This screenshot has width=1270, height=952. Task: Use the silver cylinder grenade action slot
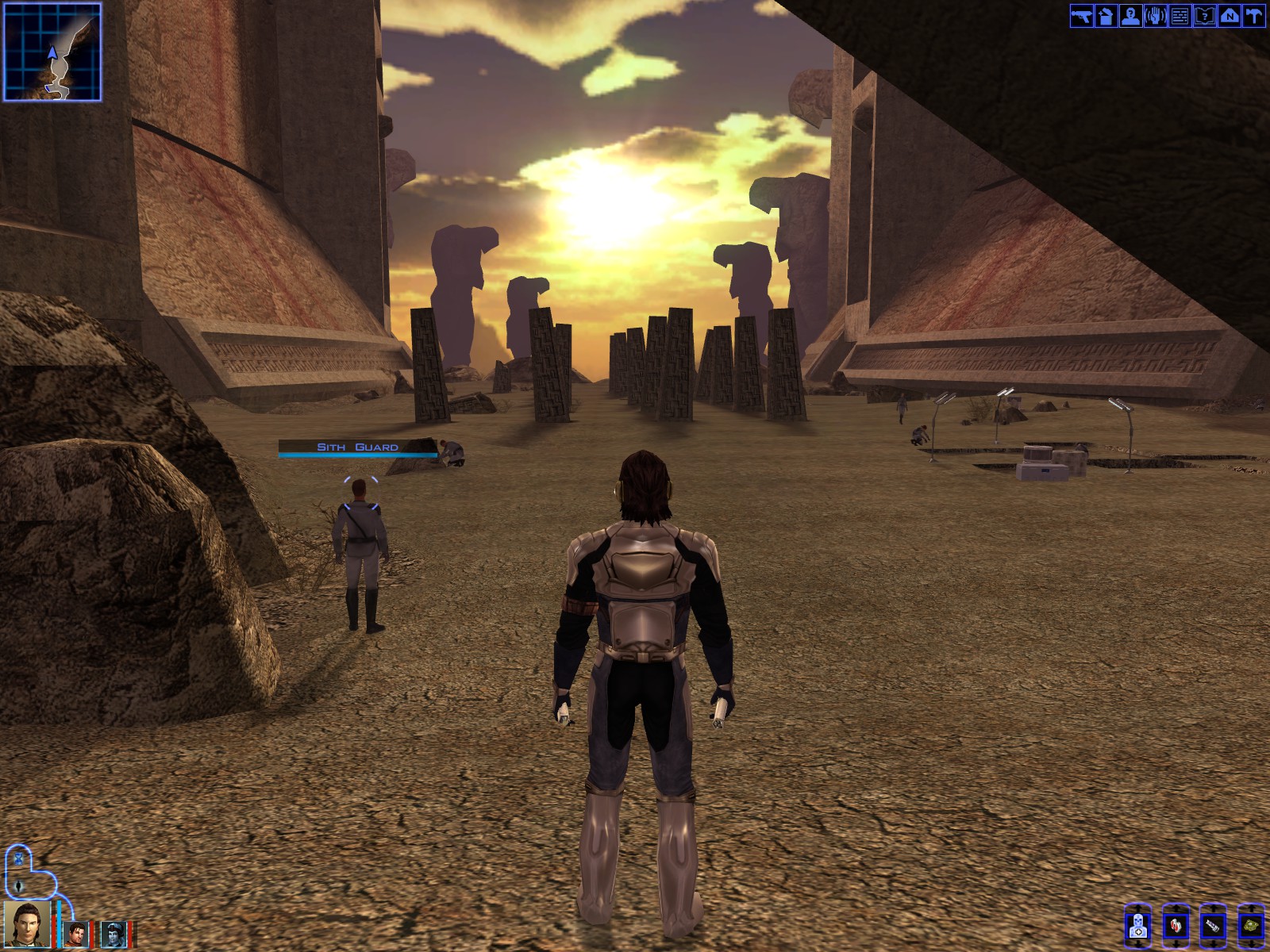coord(1213,926)
